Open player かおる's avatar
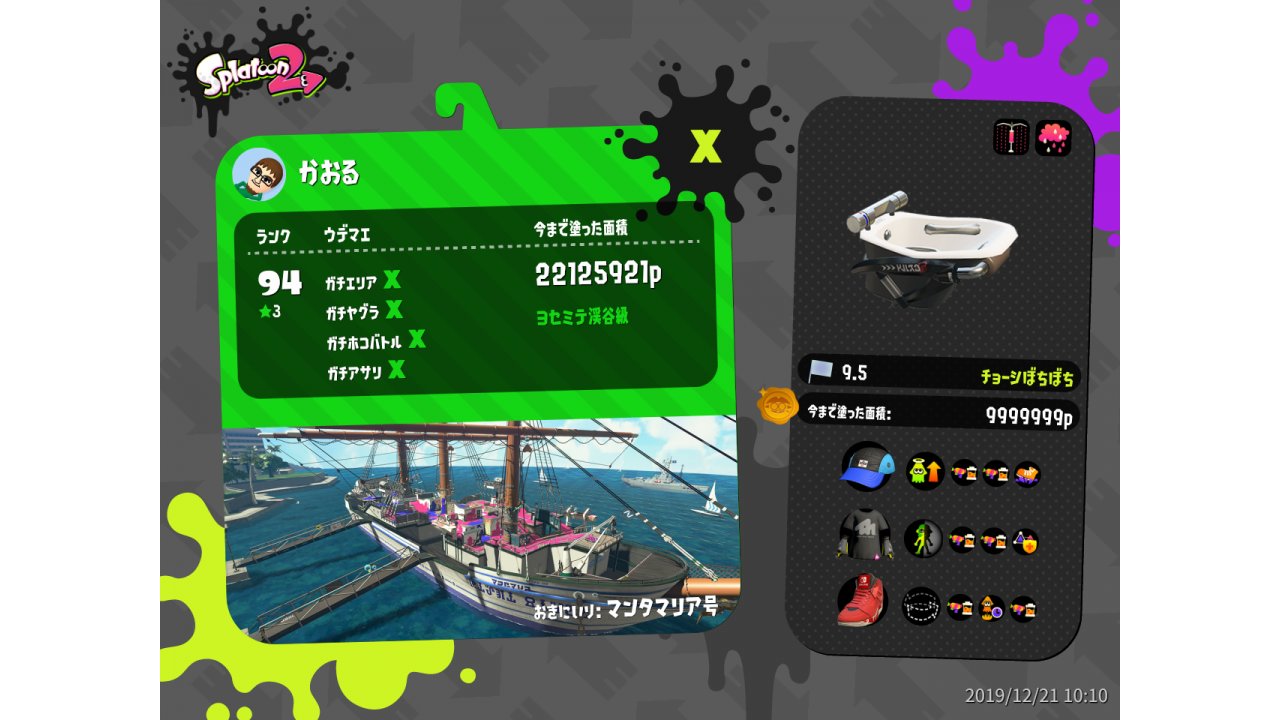 pyautogui.click(x=259, y=175)
